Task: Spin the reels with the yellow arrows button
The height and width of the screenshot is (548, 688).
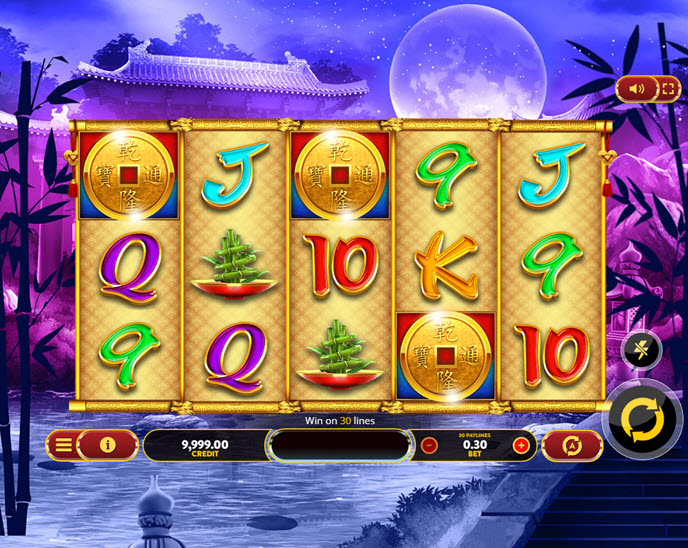Action: coord(643,418)
